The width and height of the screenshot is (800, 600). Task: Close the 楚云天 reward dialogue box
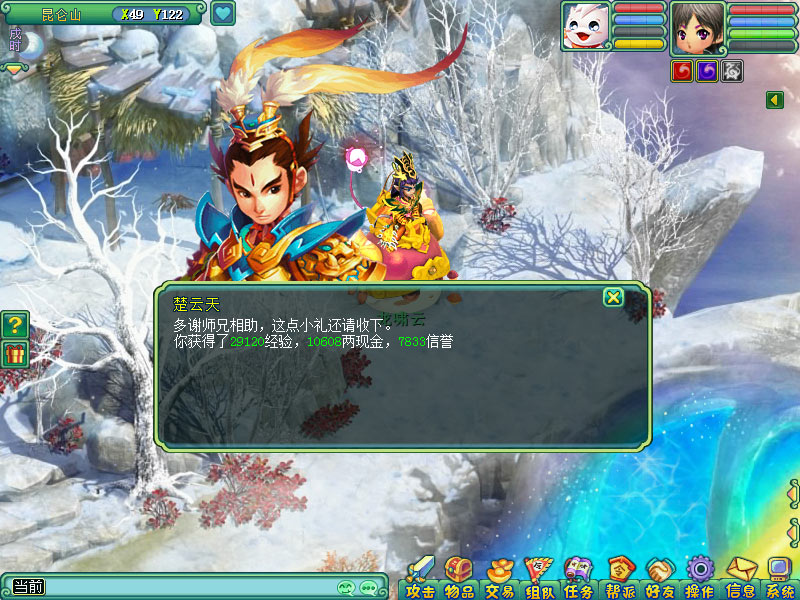click(613, 297)
